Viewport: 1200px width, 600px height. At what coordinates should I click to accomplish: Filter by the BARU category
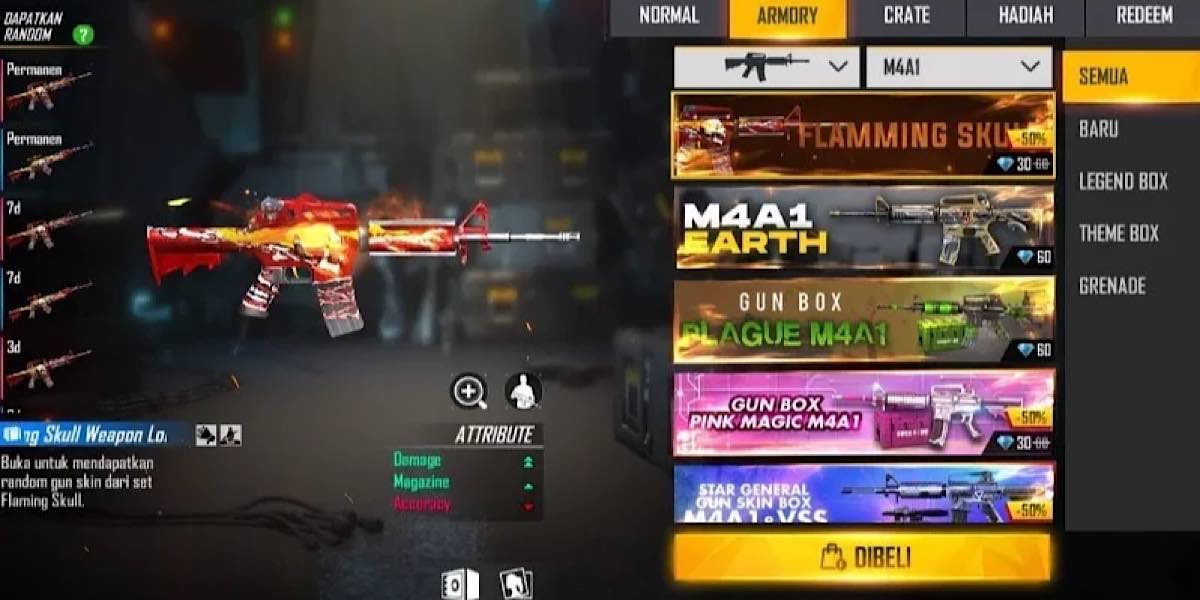point(1099,129)
